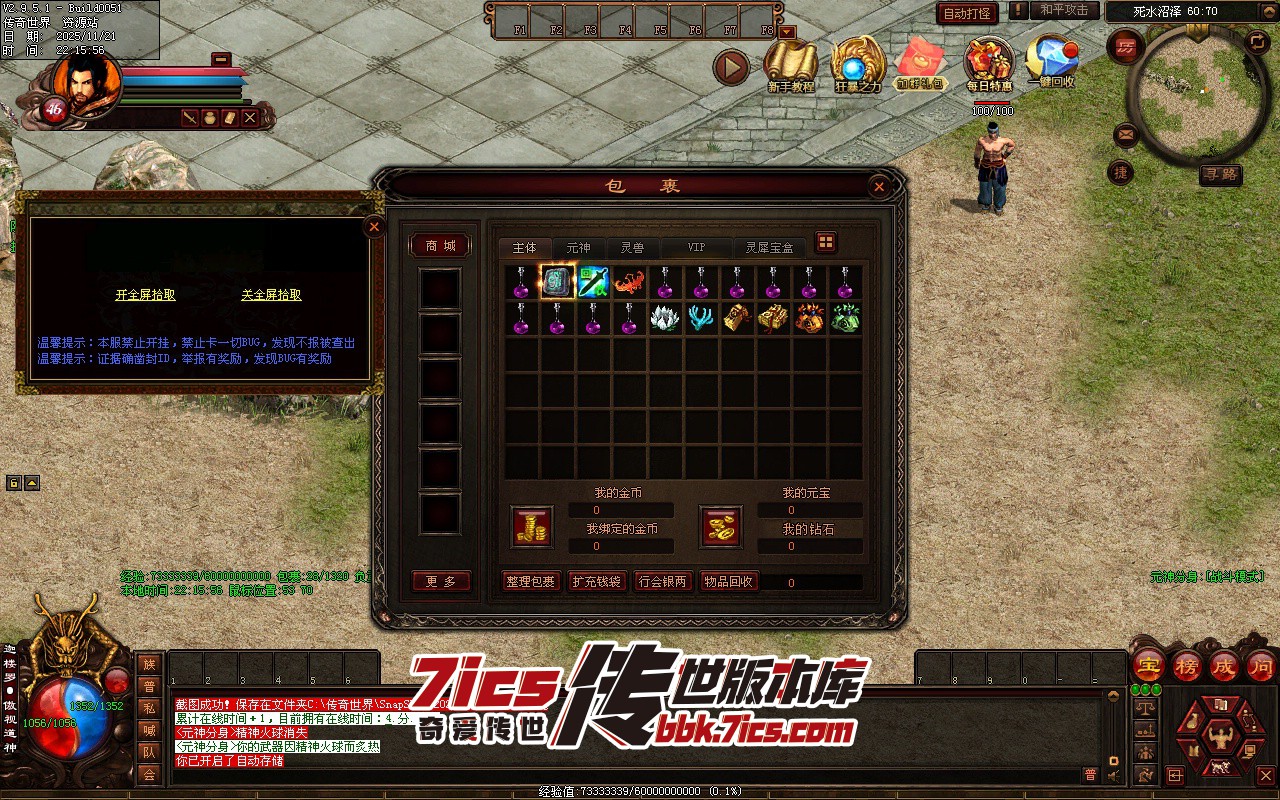Choose the blue coral item
Image resolution: width=1280 pixels, height=800 pixels.
click(701, 318)
